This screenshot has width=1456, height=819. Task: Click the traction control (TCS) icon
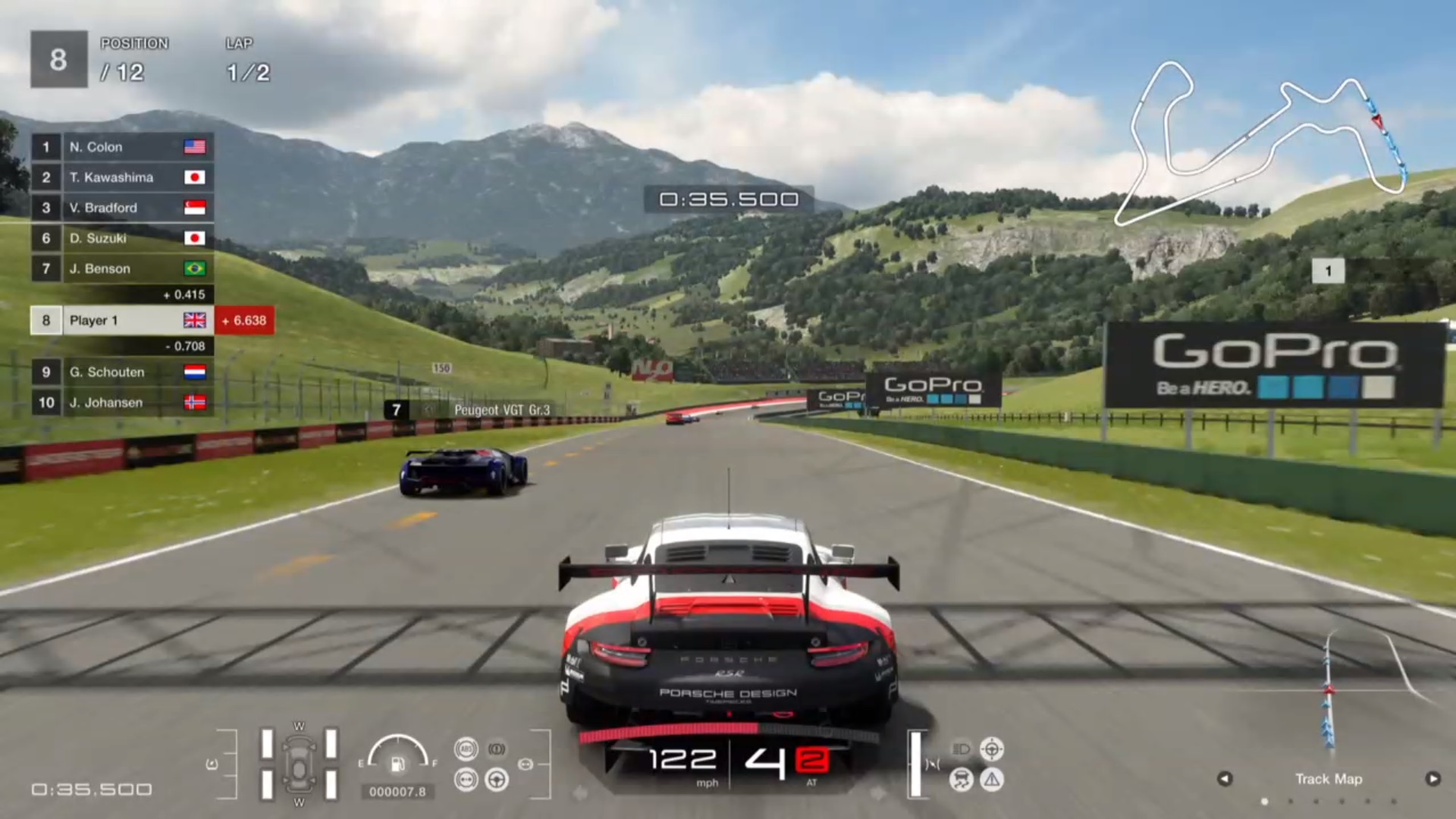point(961,779)
